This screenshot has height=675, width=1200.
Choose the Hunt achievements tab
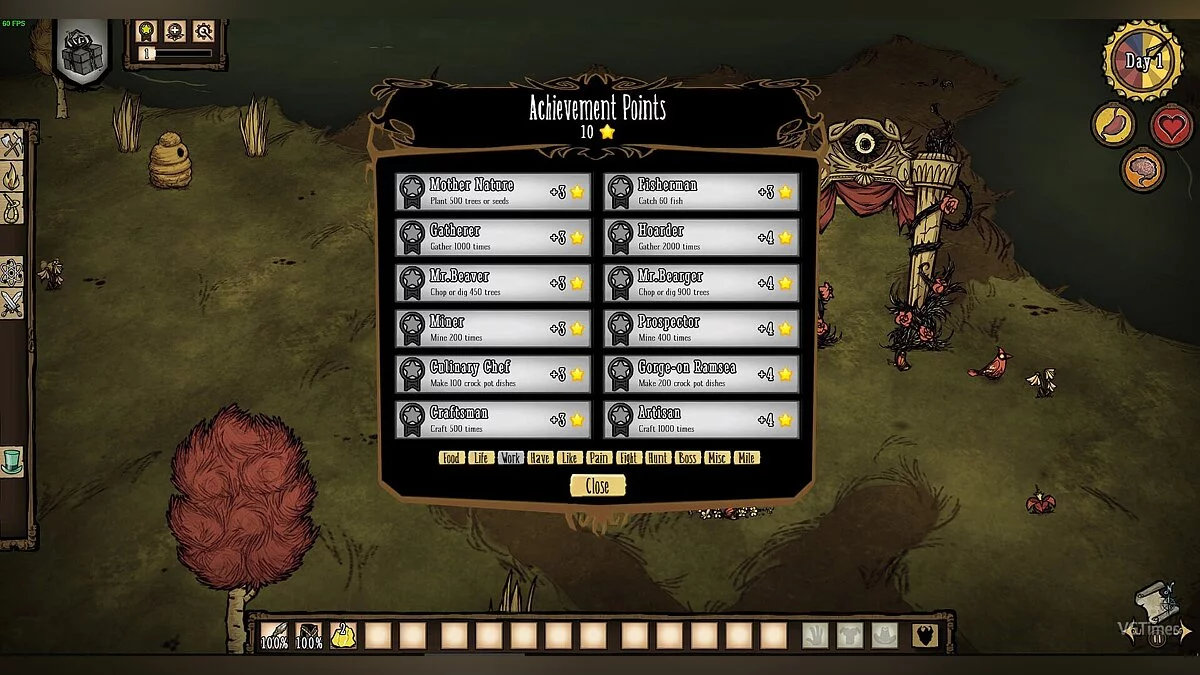pyautogui.click(x=658, y=458)
